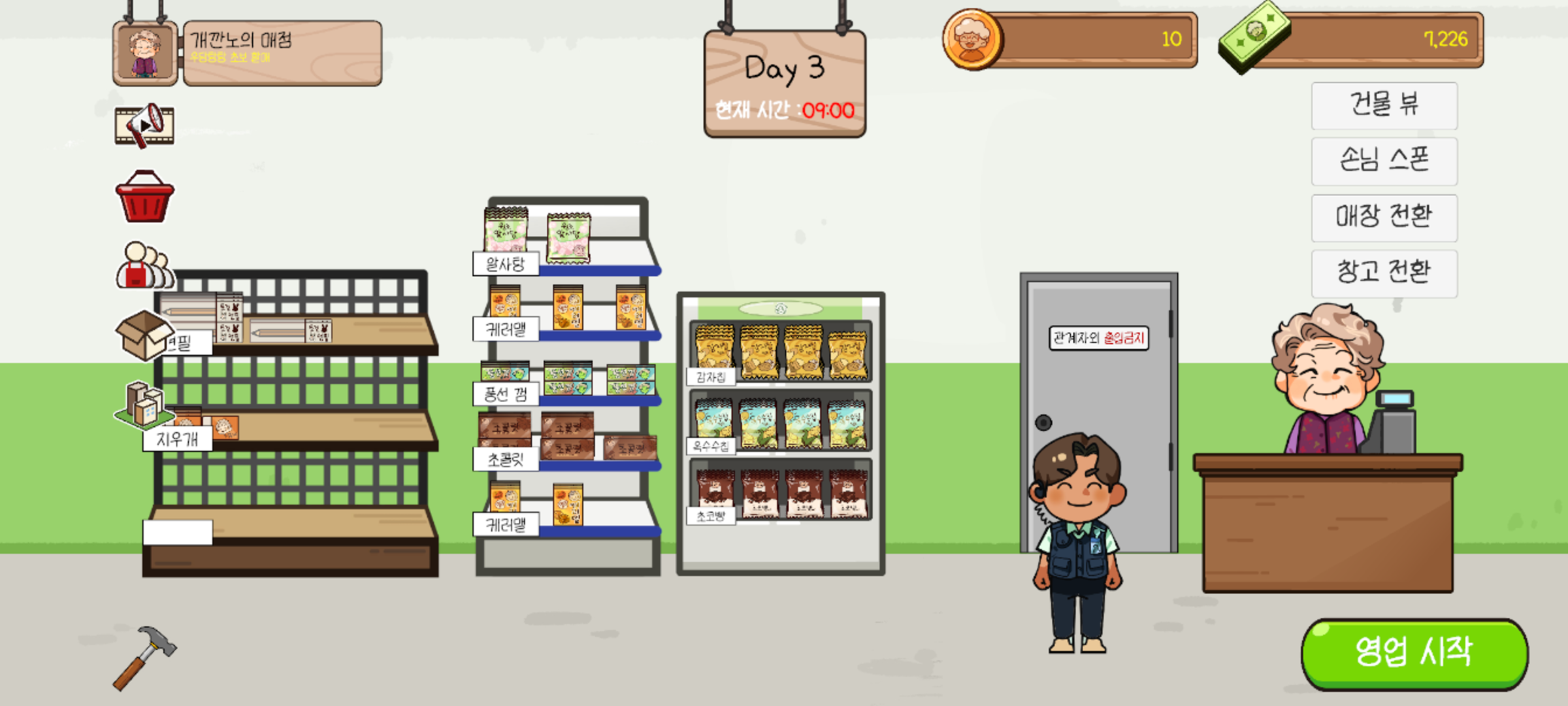The image size is (1568, 706).
Task: Open the grandma profile portrait
Action: coord(145,54)
